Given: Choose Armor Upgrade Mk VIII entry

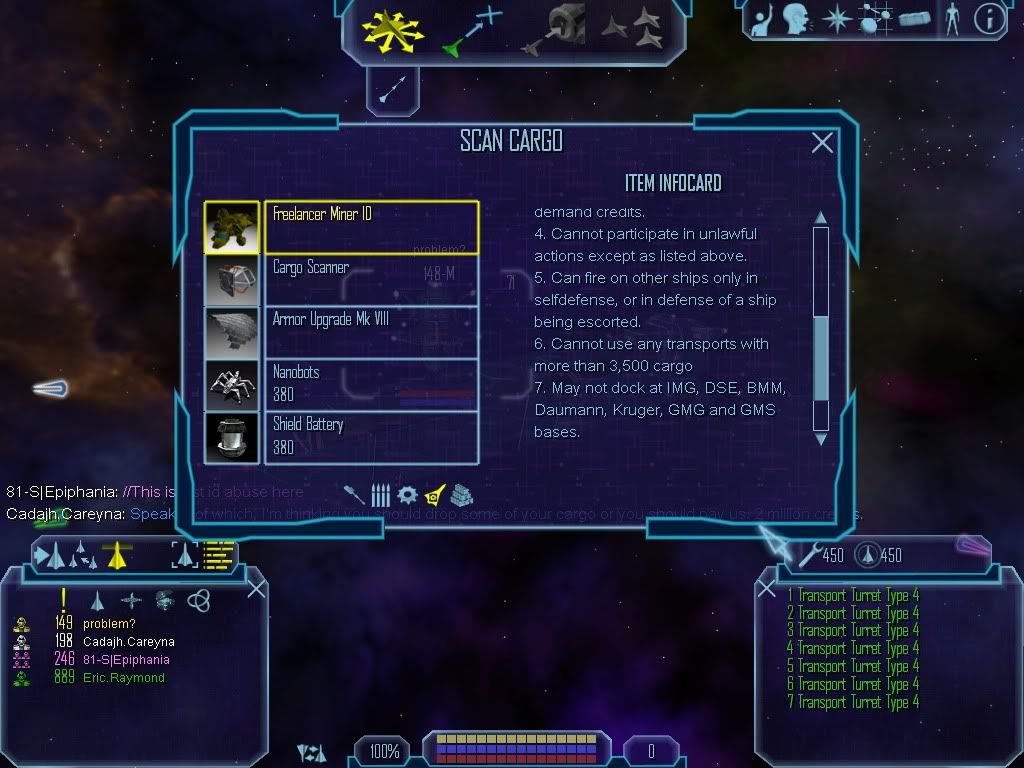Looking at the screenshot, I should [370, 332].
